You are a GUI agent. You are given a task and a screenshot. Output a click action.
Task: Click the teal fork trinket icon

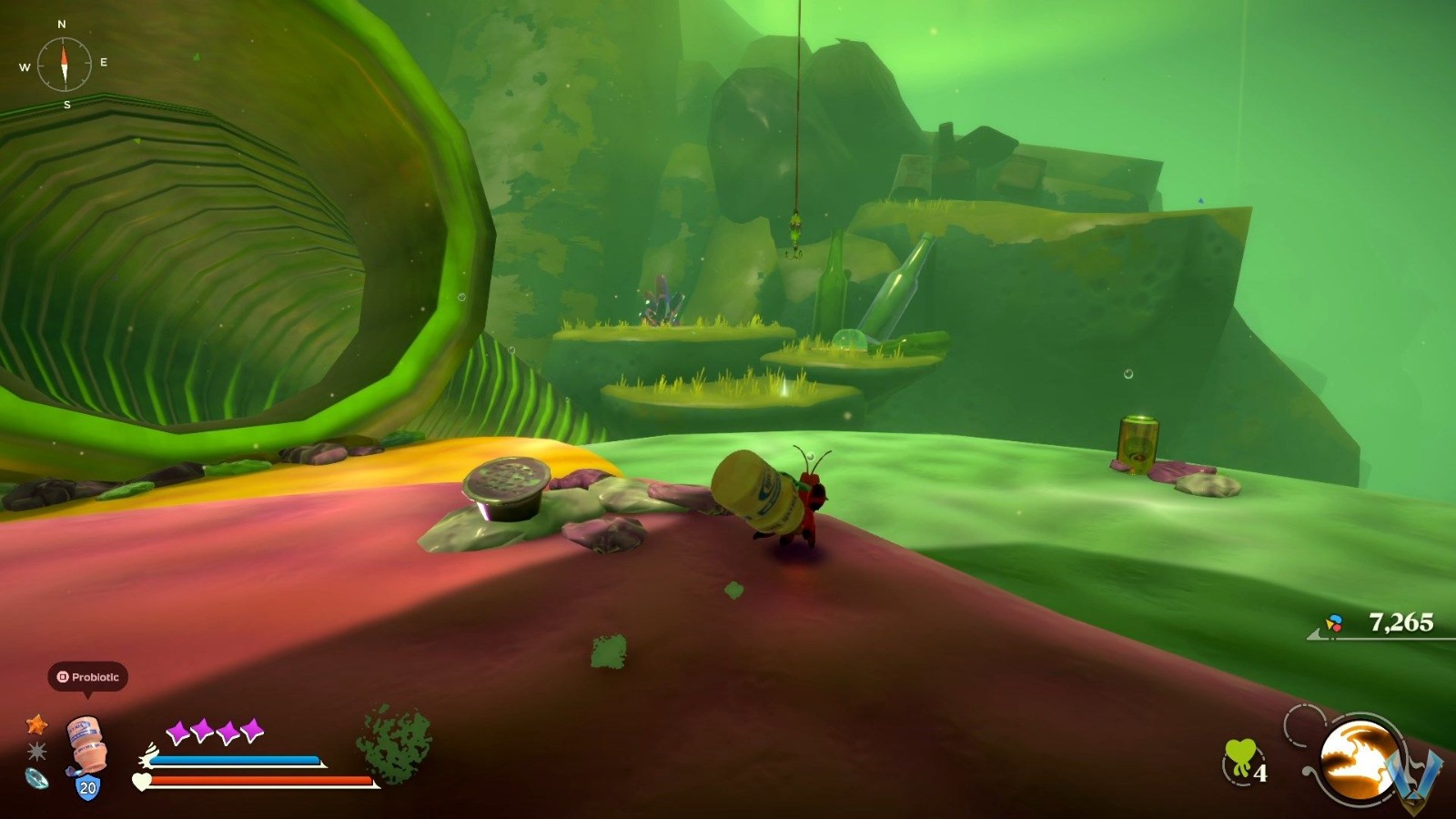click(35, 780)
